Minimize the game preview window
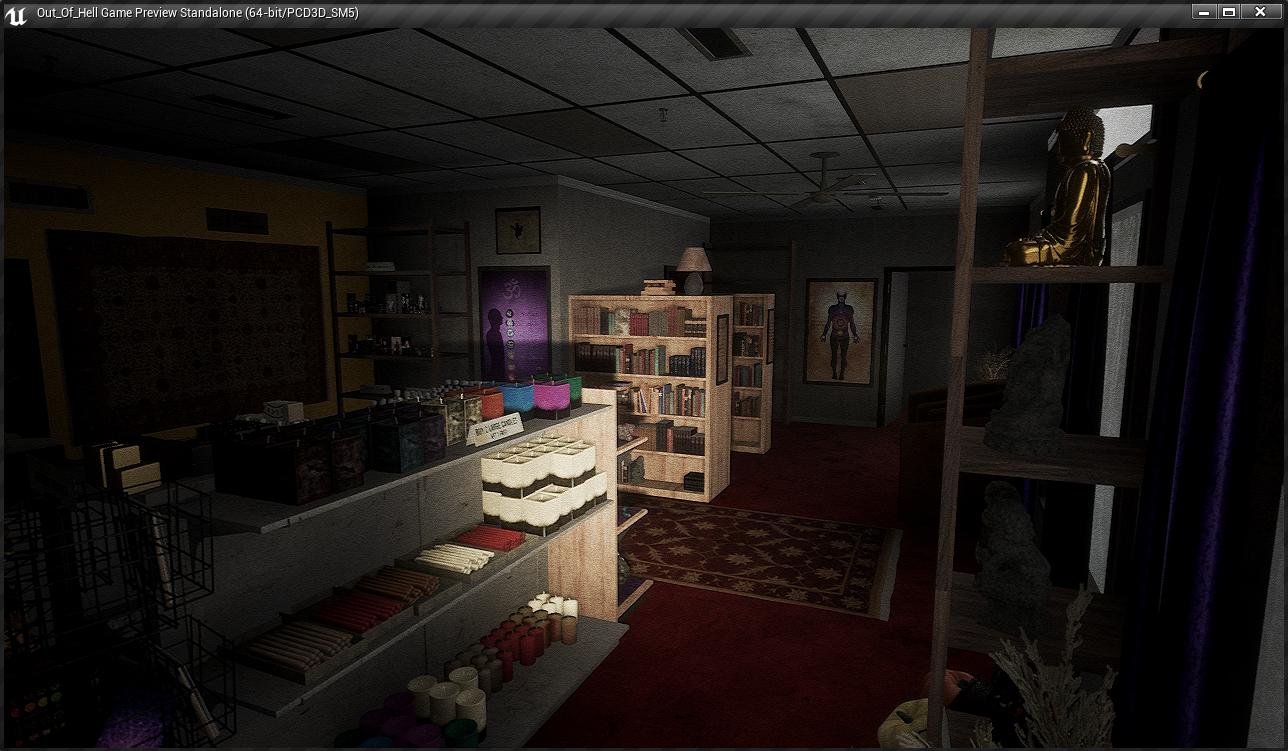This screenshot has width=1288, height=751. (x=1204, y=12)
